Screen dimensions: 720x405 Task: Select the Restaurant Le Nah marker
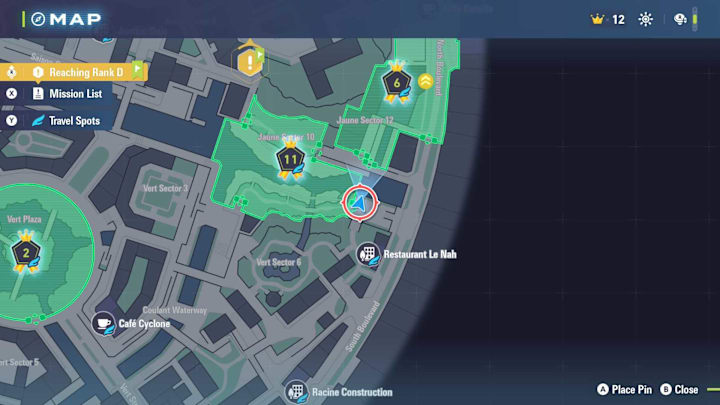368,254
